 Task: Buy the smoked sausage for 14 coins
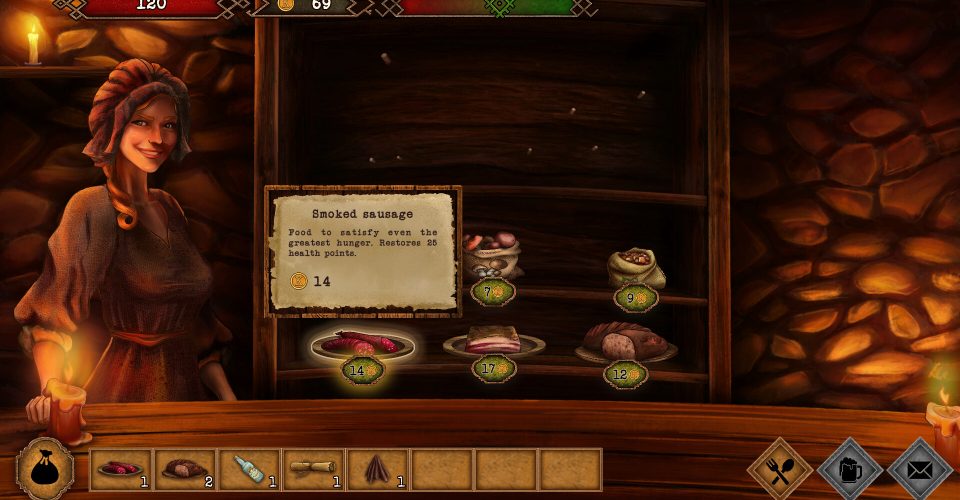coord(362,345)
